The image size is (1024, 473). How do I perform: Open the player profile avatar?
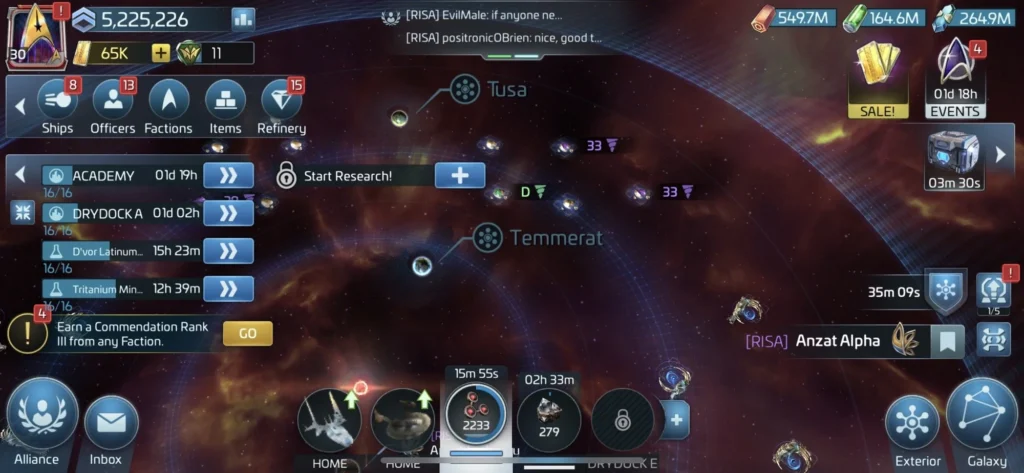coord(35,36)
